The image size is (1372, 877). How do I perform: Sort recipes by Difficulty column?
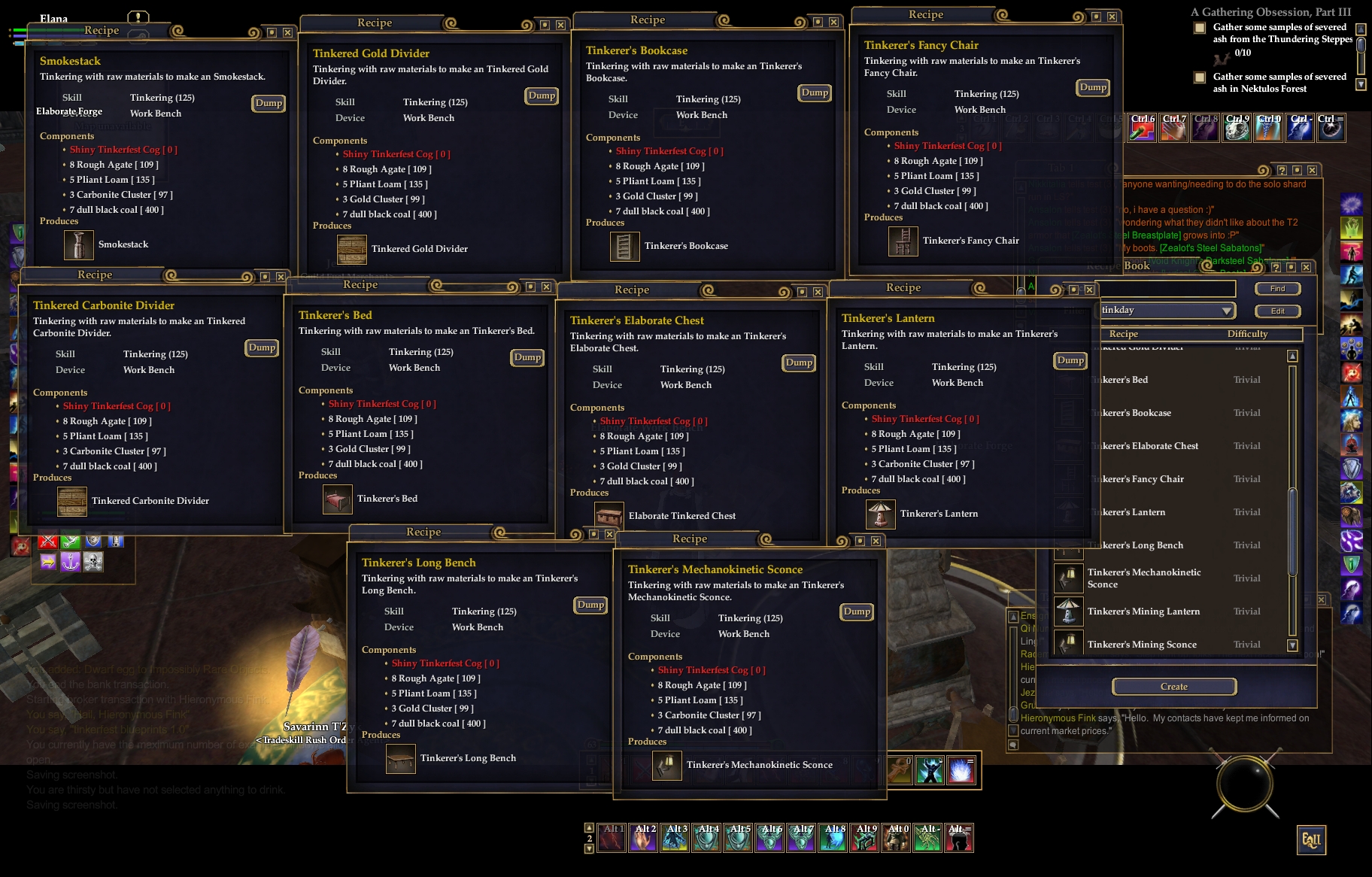(1247, 334)
